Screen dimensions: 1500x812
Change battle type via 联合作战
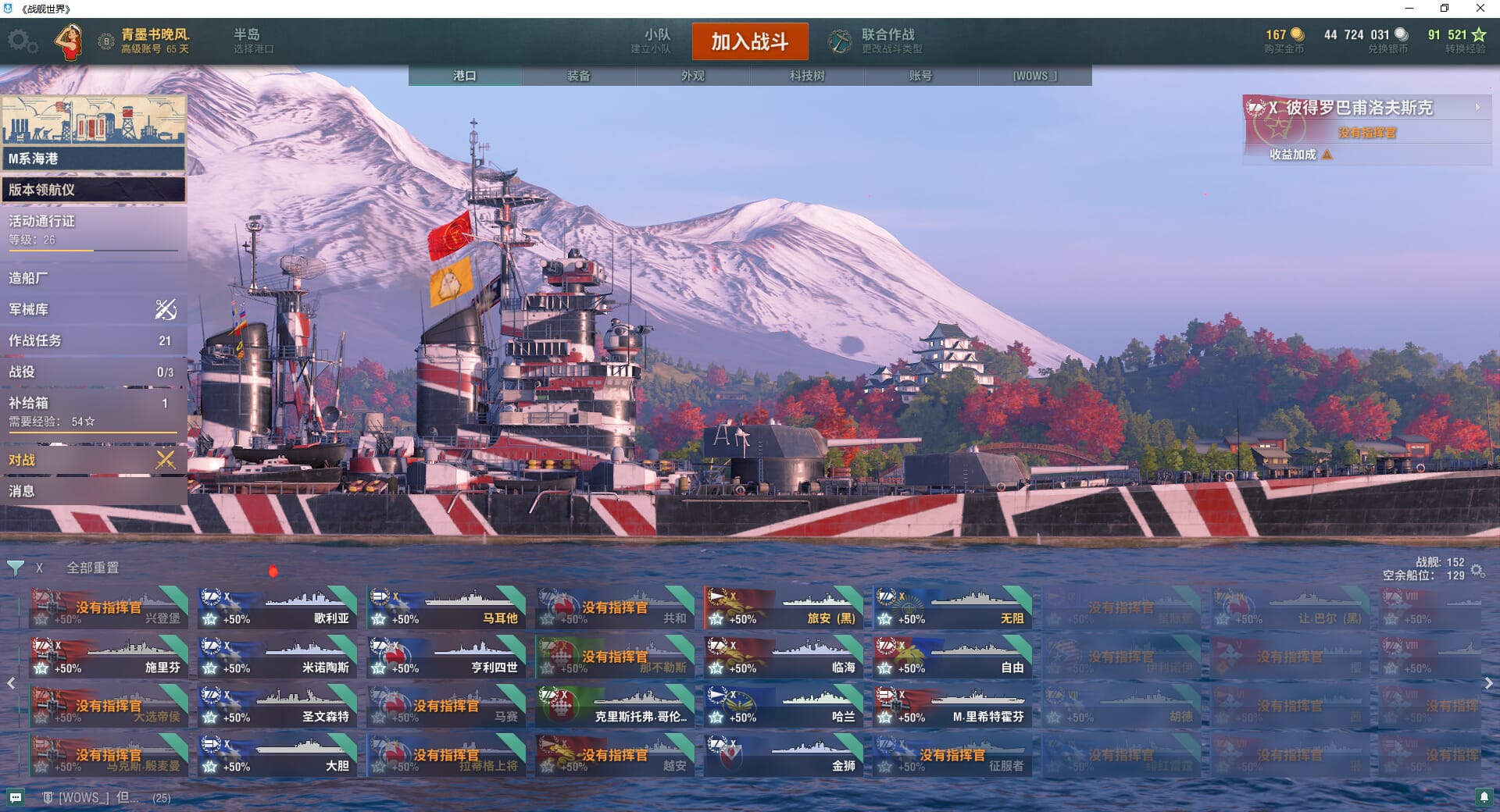[877, 41]
